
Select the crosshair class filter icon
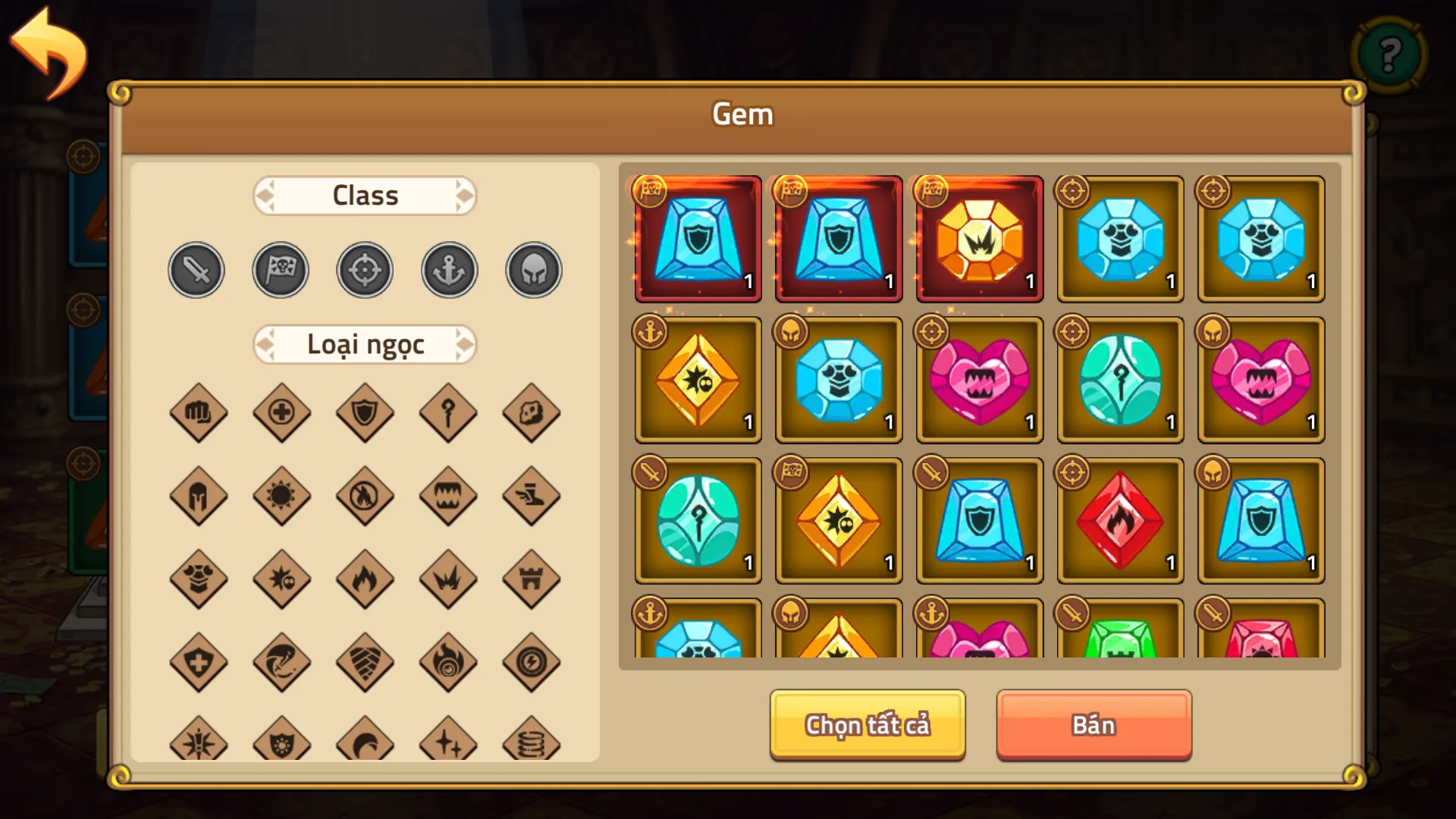coord(365,269)
